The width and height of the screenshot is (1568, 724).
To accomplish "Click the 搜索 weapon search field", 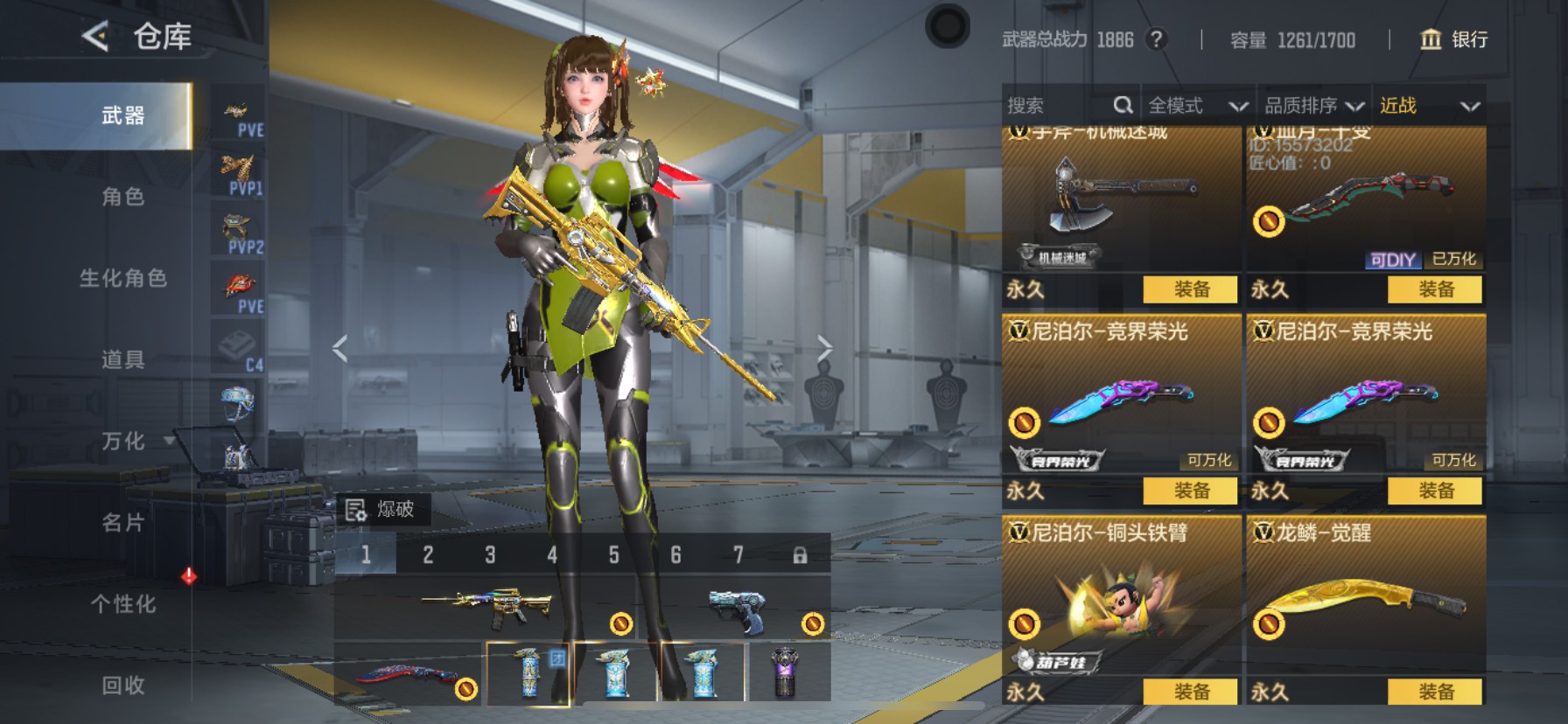I will pyautogui.click(x=1057, y=106).
